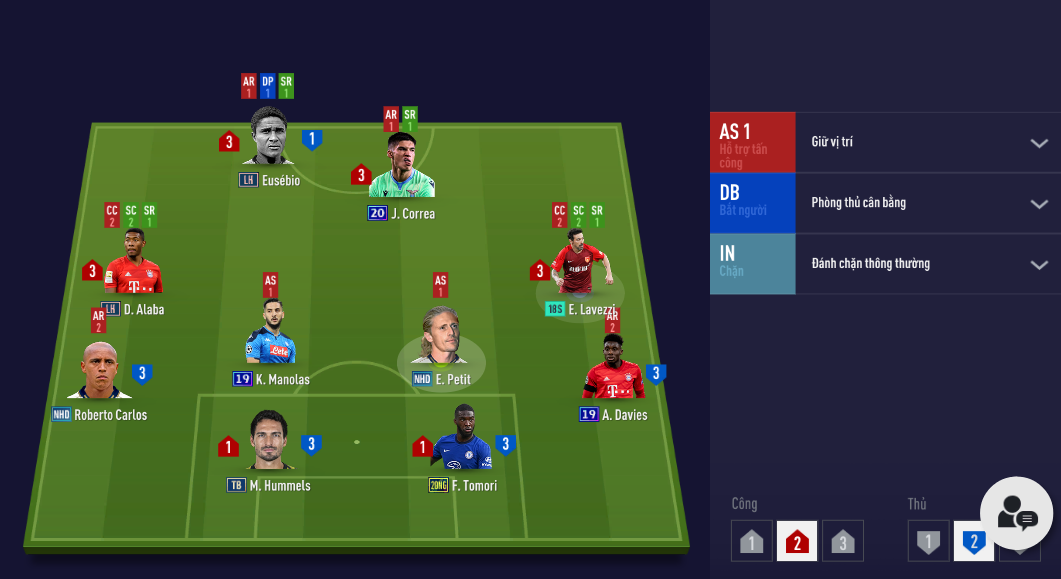Choose defense (Thủ) level 2

(x=973, y=542)
